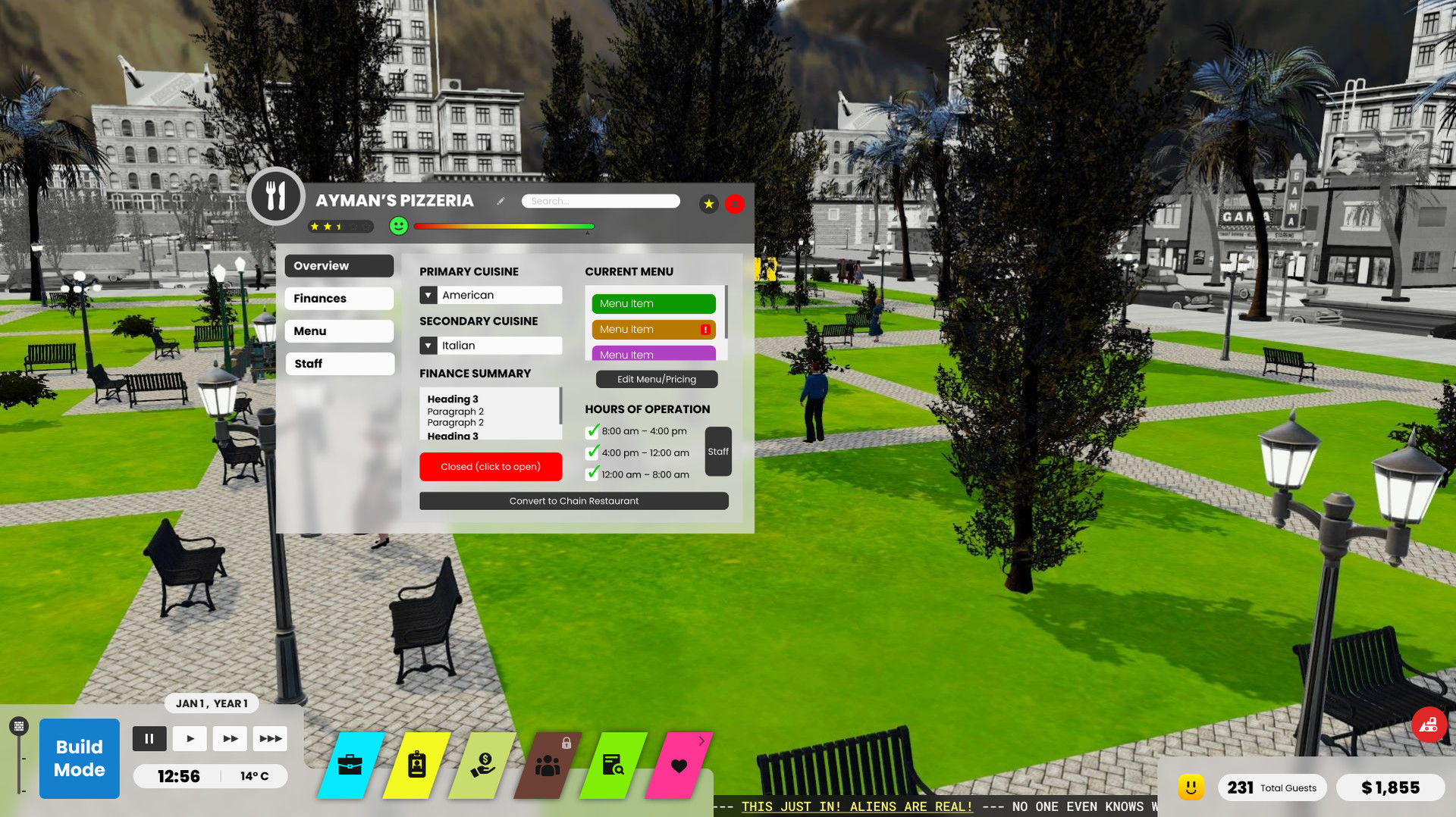Open the pink heart panel

point(680,765)
